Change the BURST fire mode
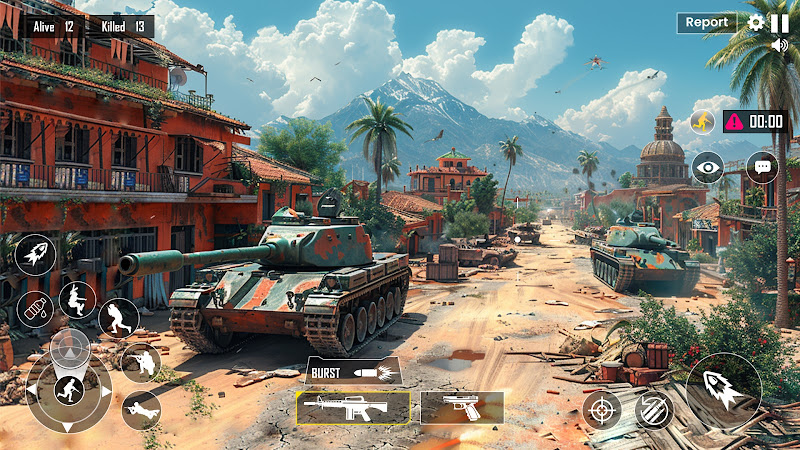 point(352,370)
